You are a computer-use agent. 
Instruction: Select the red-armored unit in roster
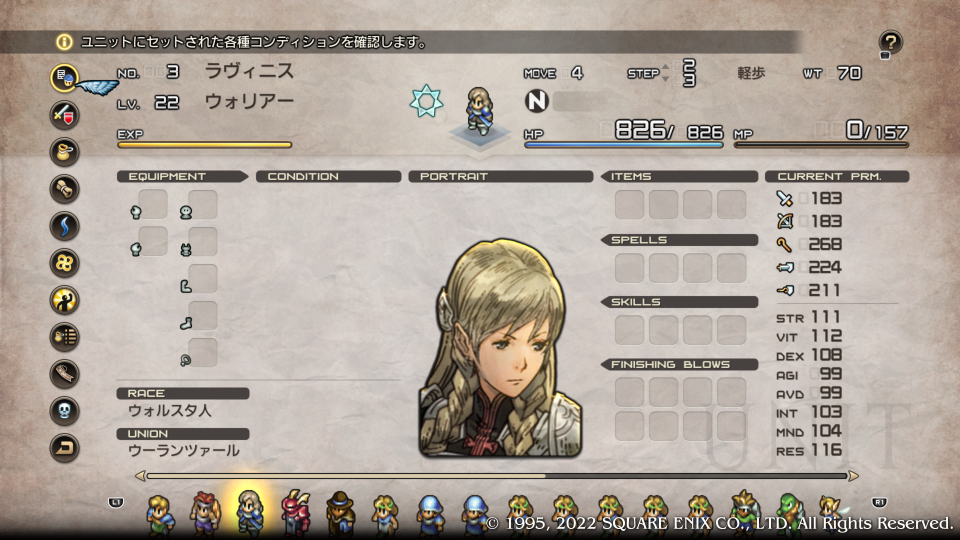coord(295,511)
